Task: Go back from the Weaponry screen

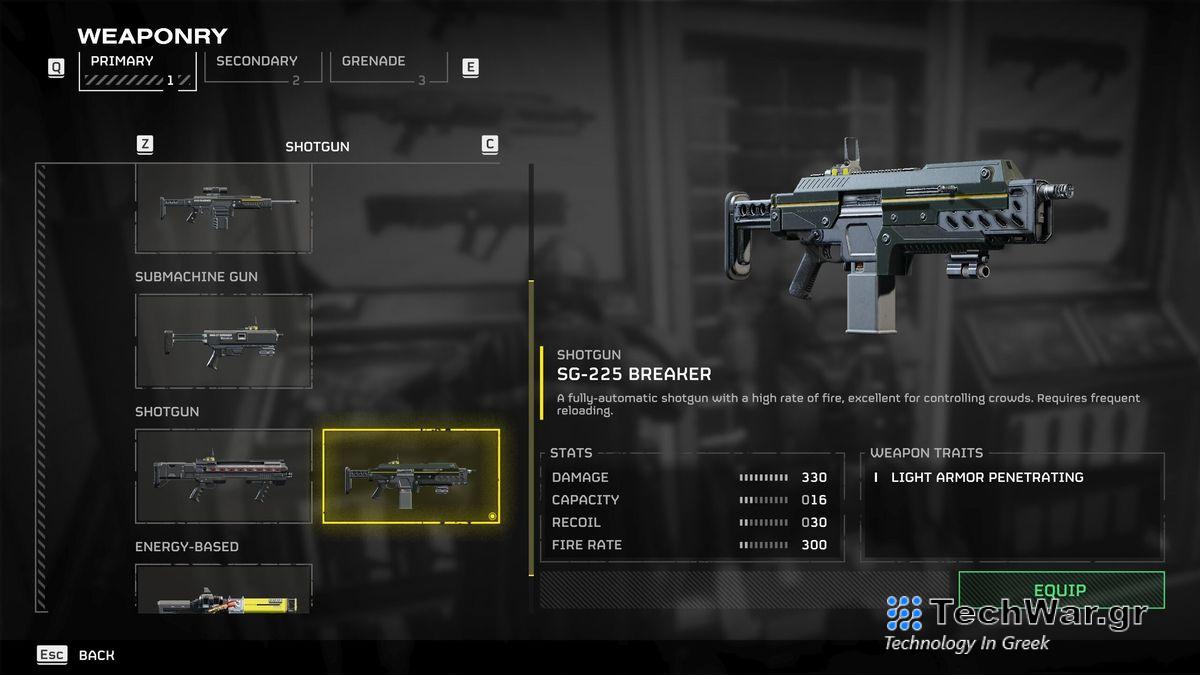Action: (77, 655)
